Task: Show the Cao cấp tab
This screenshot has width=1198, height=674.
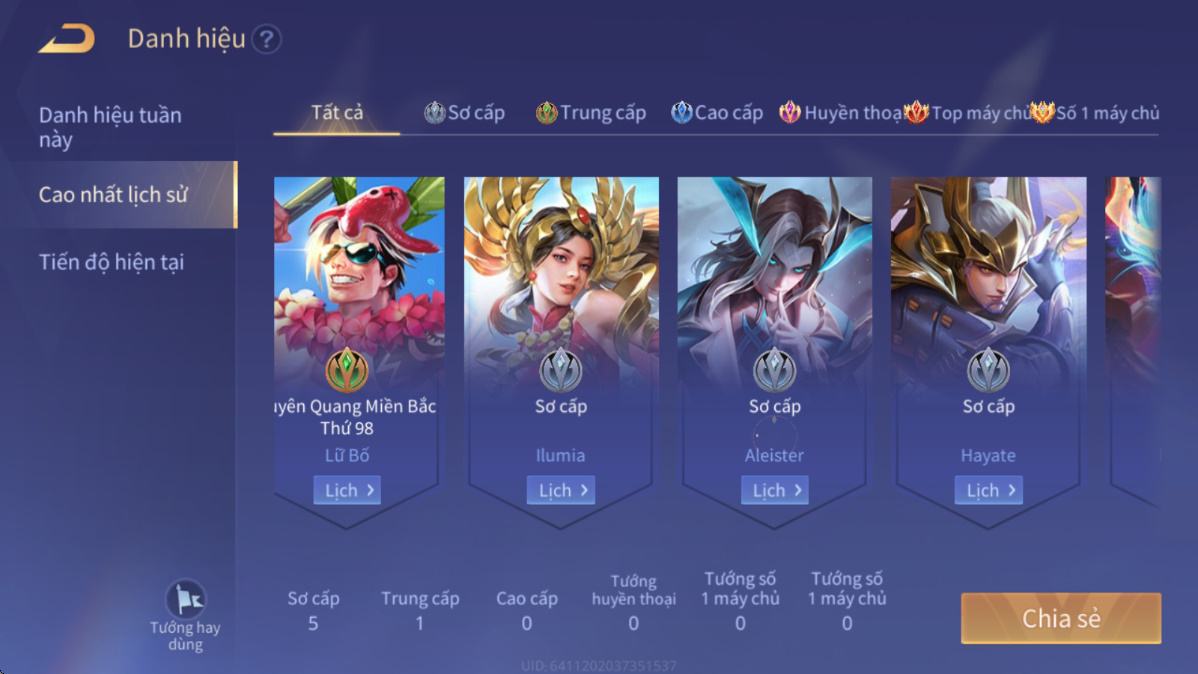Action: [717, 113]
